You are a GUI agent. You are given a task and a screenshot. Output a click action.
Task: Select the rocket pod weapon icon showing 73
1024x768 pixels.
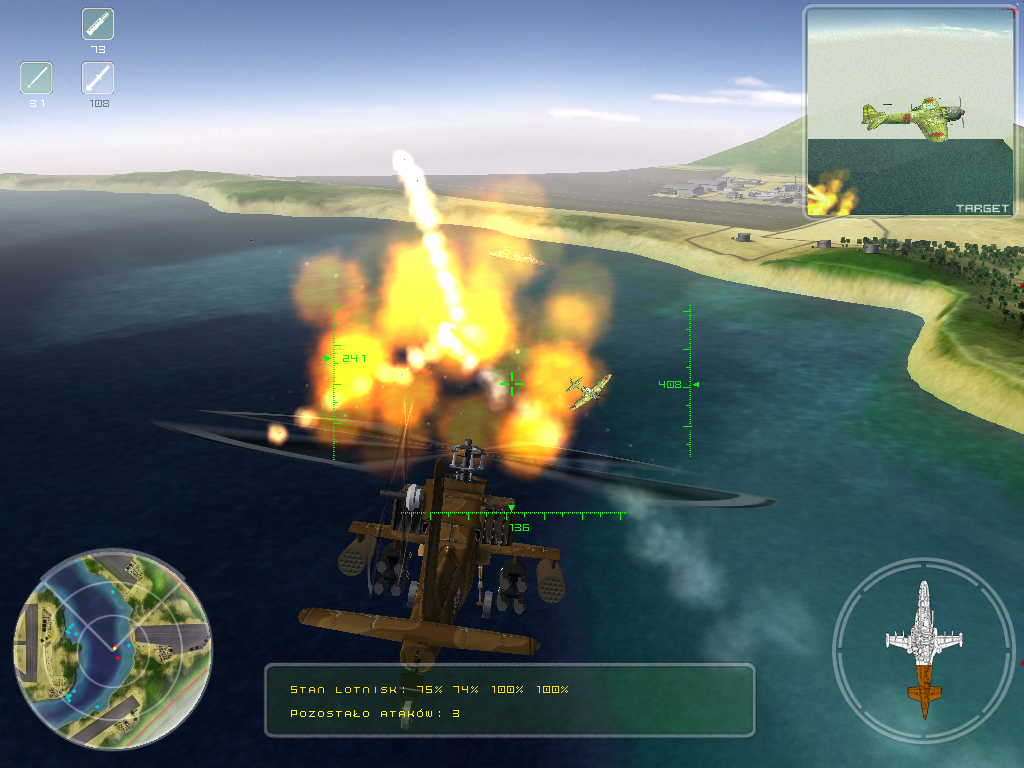click(x=98, y=24)
